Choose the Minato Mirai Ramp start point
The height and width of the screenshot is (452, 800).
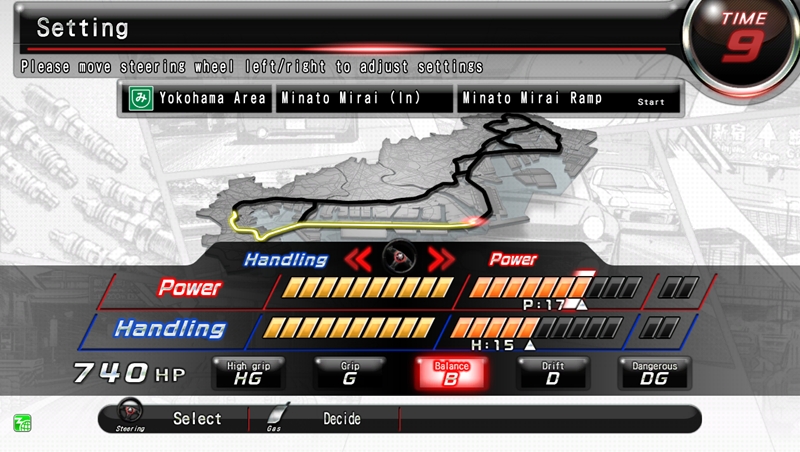pyautogui.click(x=568, y=98)
